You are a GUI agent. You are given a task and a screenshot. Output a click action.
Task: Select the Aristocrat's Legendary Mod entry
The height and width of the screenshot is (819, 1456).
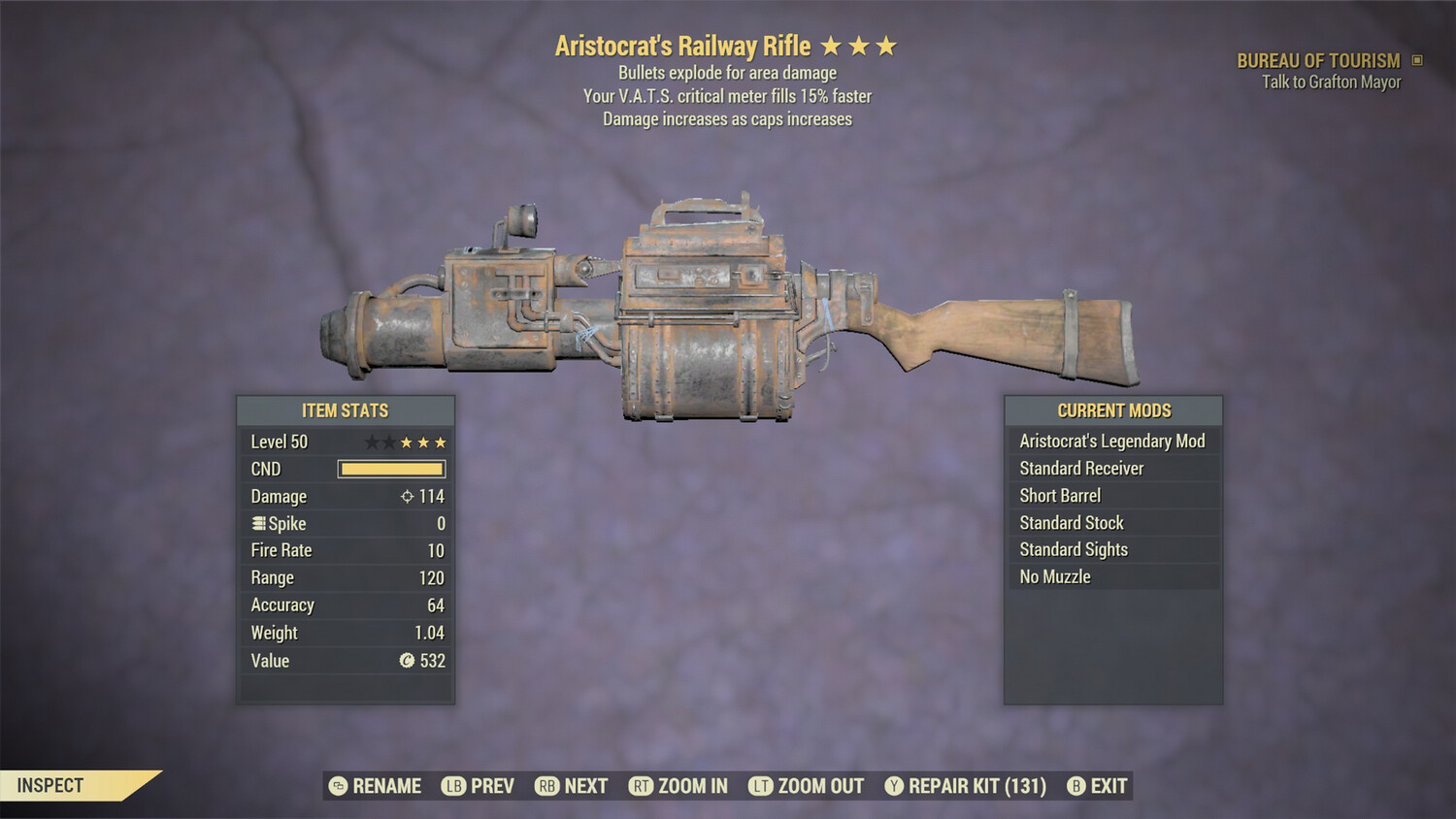pos(1111,441)
